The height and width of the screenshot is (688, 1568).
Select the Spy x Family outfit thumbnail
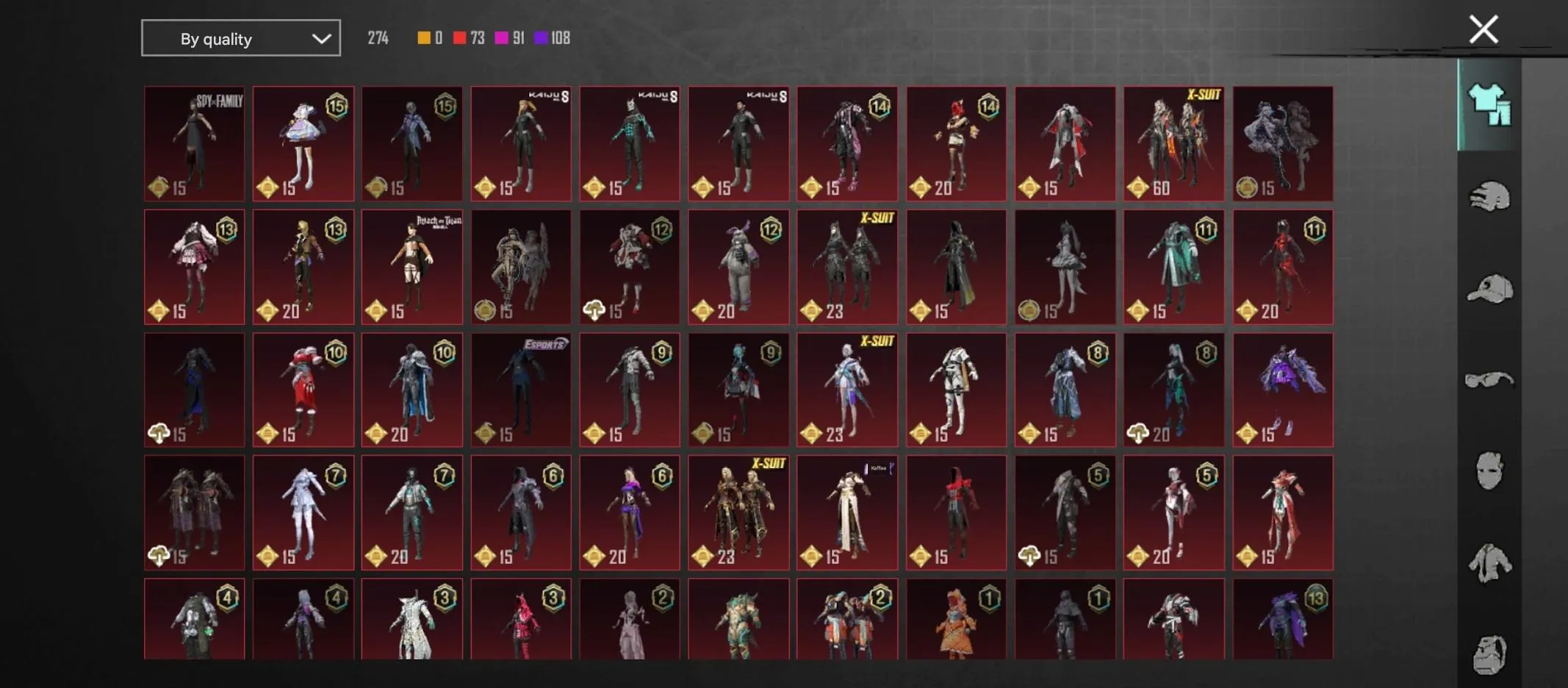point(195,143)
